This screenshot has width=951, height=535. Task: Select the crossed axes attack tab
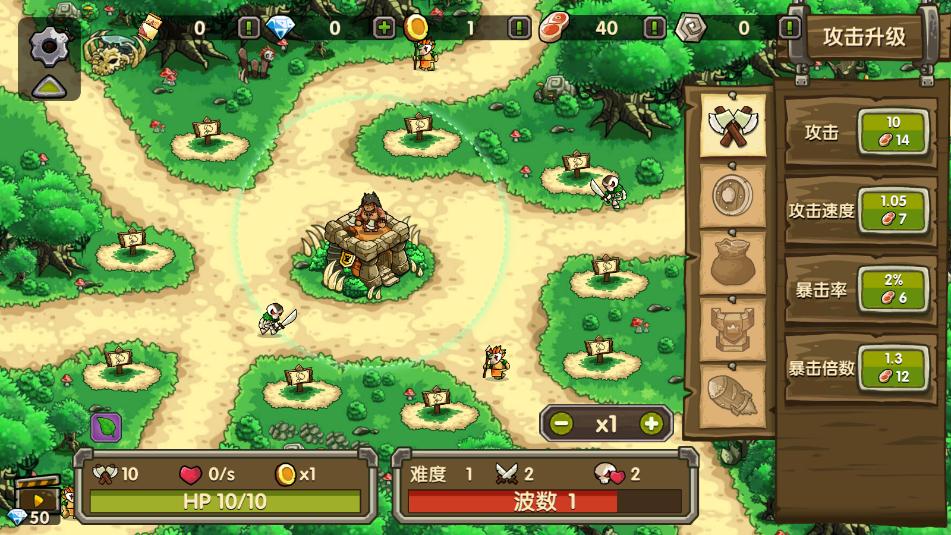(731, 125)
